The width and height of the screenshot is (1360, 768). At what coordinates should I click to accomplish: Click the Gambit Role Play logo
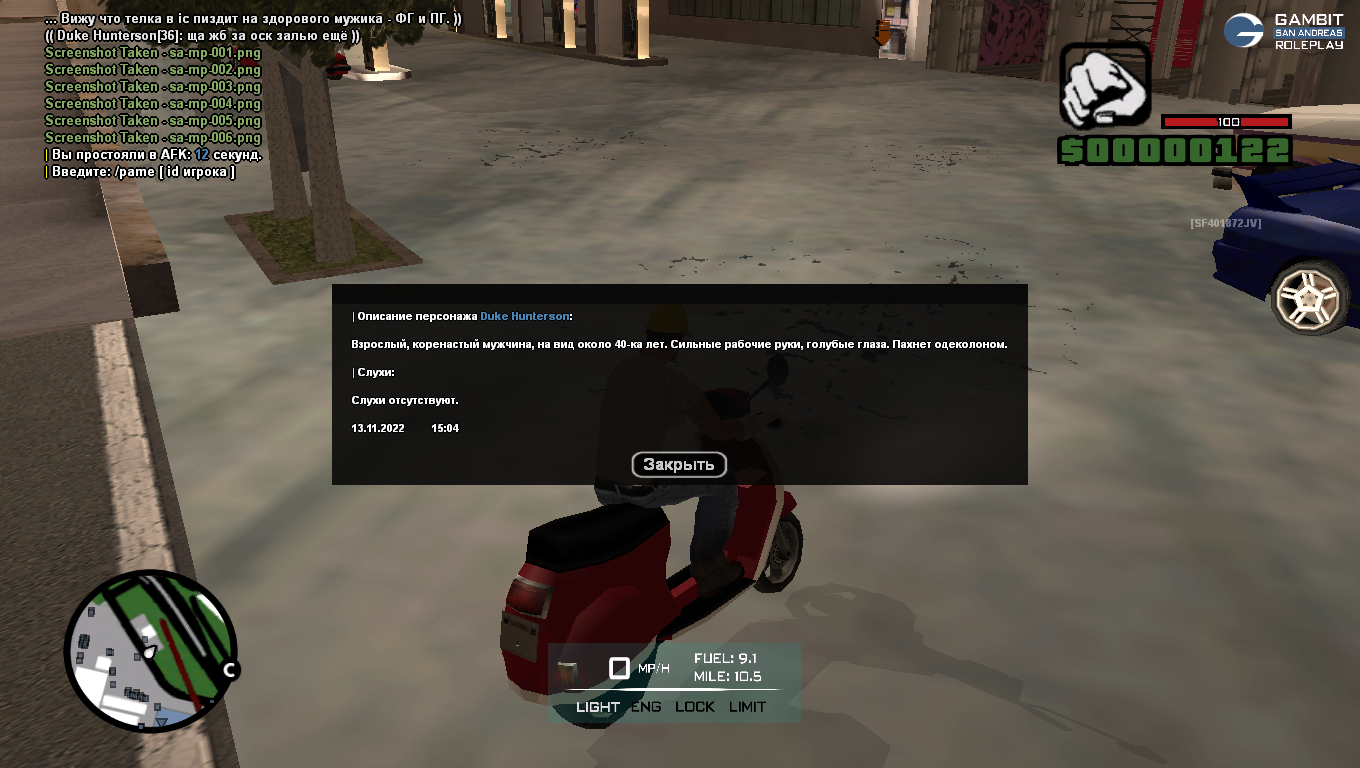[1285, 31]
